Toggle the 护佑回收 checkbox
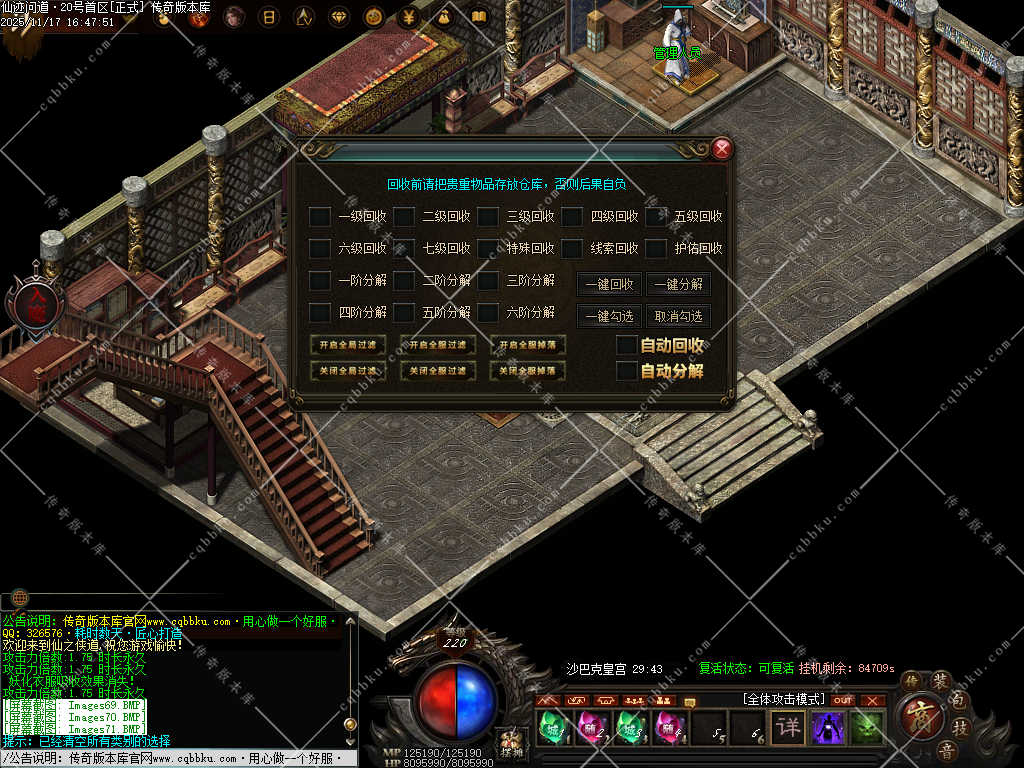 click(x=656, y=248)
